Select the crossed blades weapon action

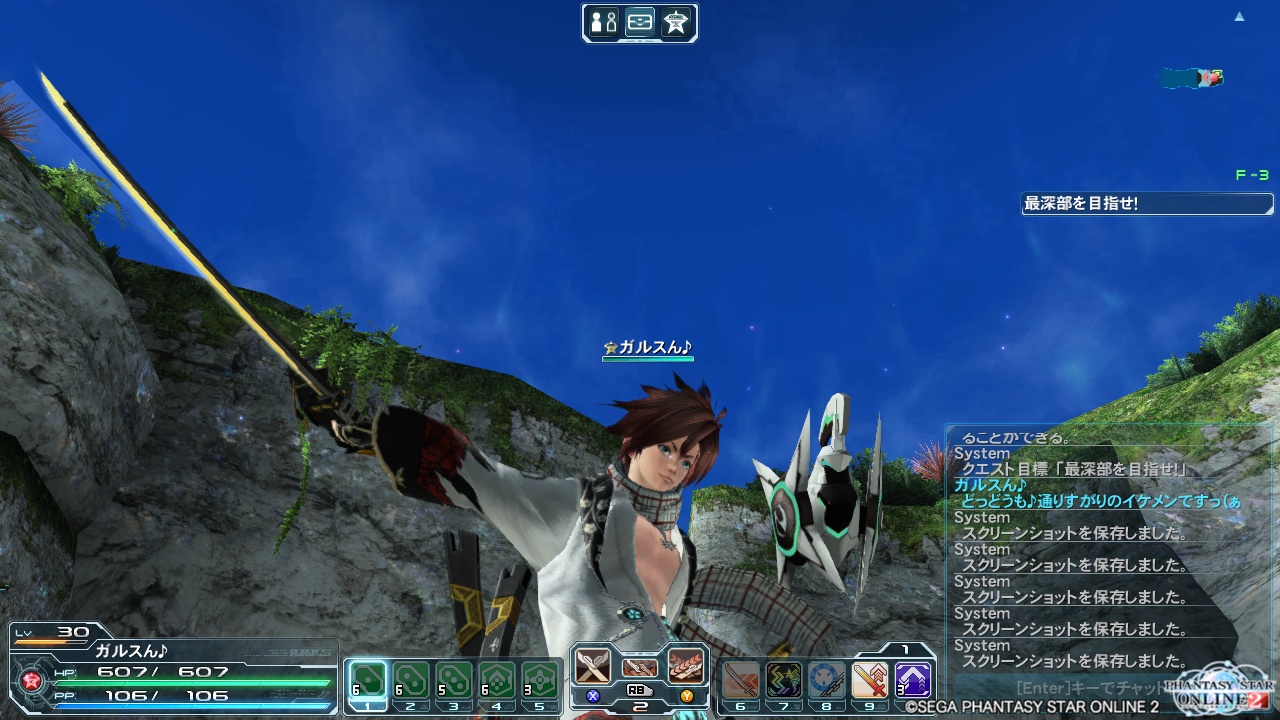point(593,666)
